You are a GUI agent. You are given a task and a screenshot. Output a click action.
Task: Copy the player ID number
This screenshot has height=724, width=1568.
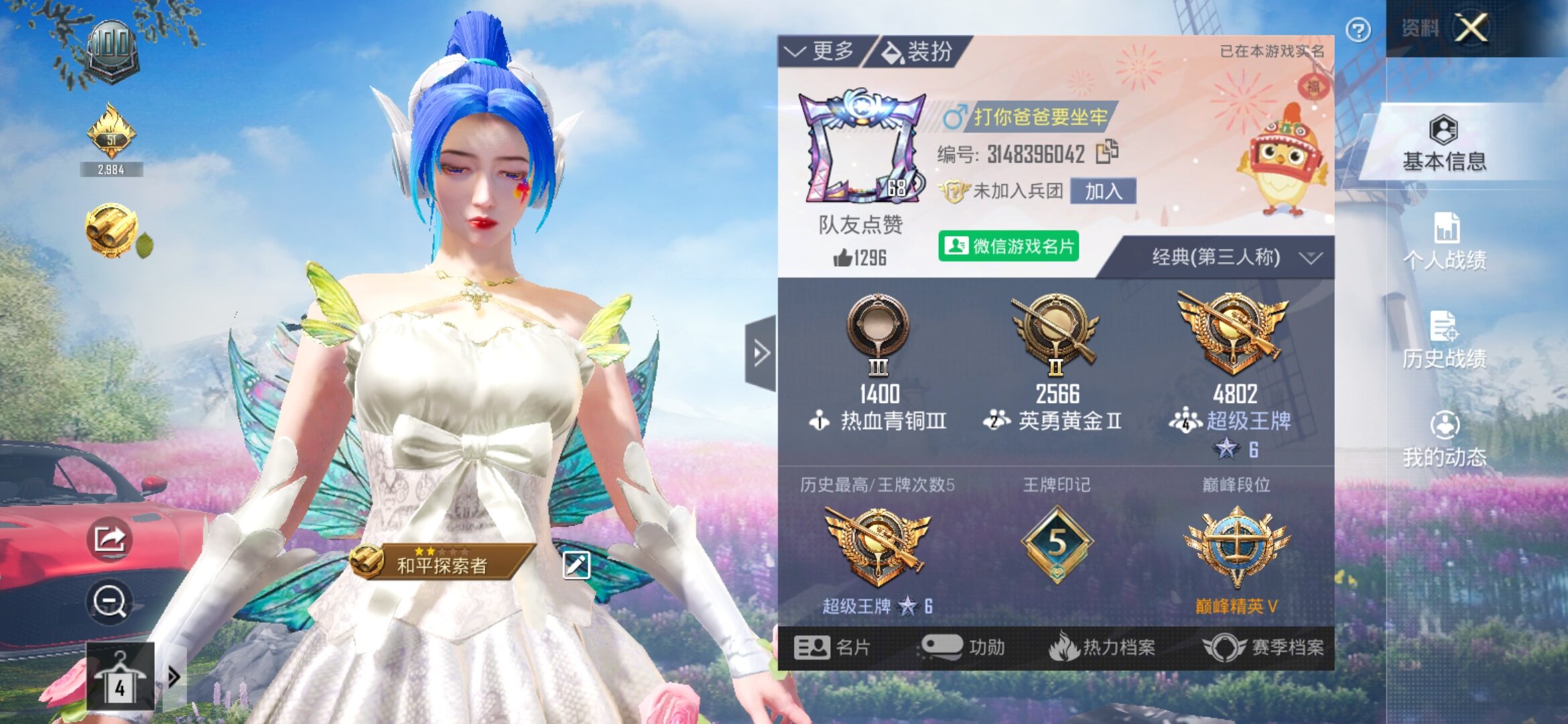(1107, 152)
